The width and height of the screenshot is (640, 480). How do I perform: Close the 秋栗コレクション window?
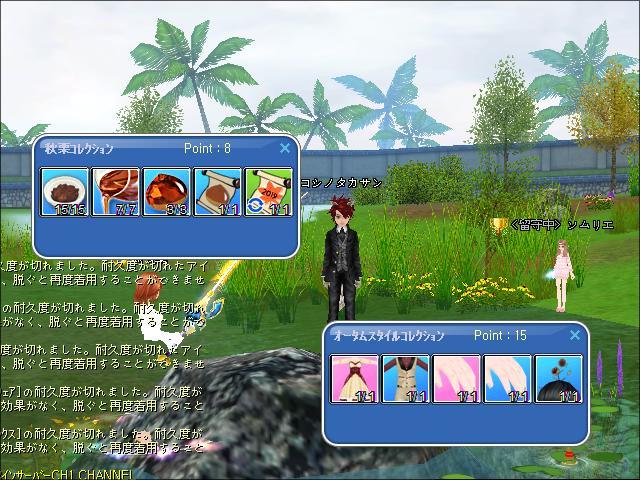[x=285, y=148]
